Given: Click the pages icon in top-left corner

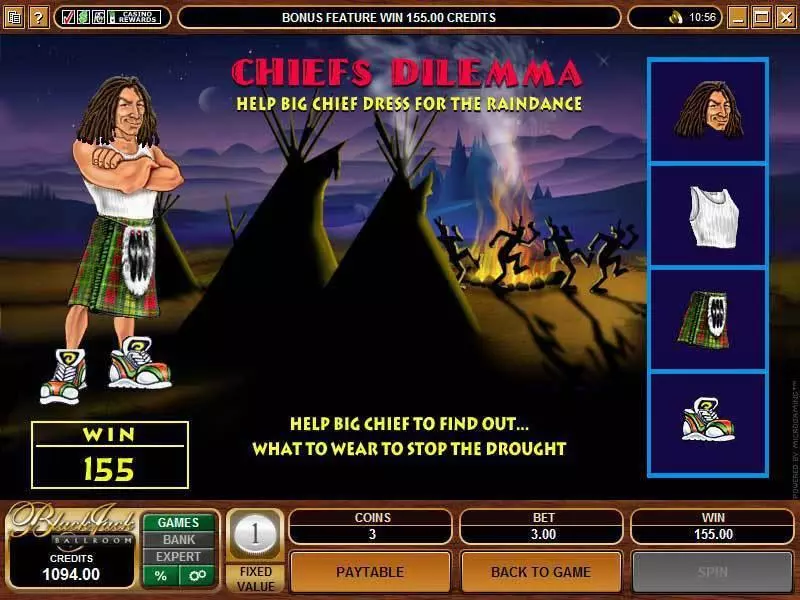Looking at the screenshot, I should click(x=14, y=17).
